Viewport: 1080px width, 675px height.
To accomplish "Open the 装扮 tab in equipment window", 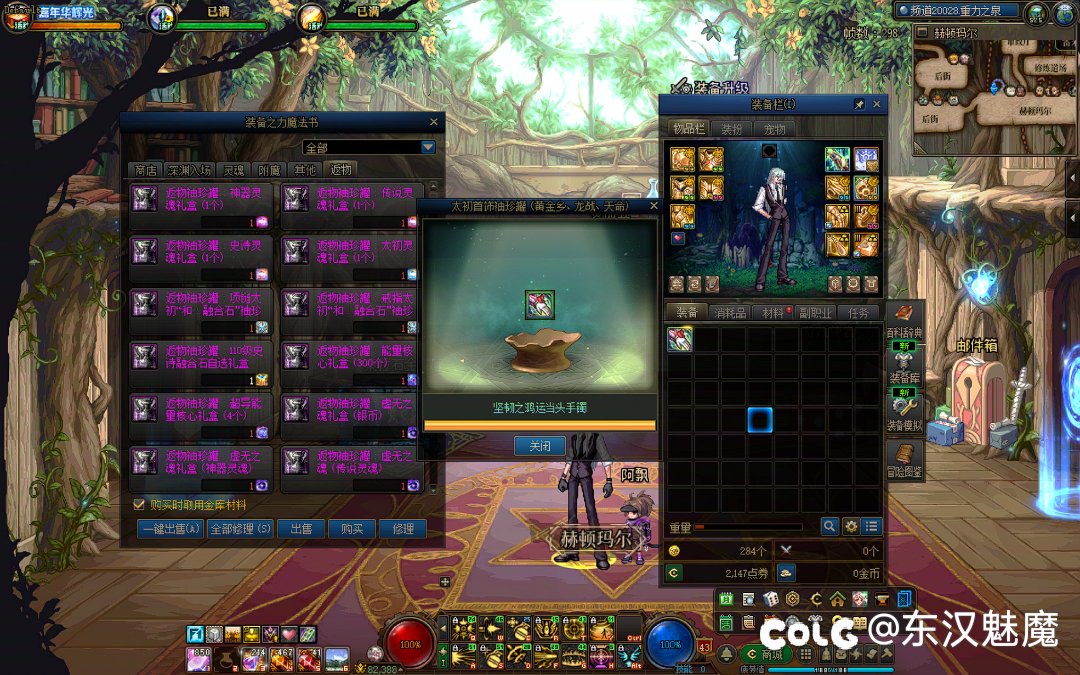I will coord(731,129).
